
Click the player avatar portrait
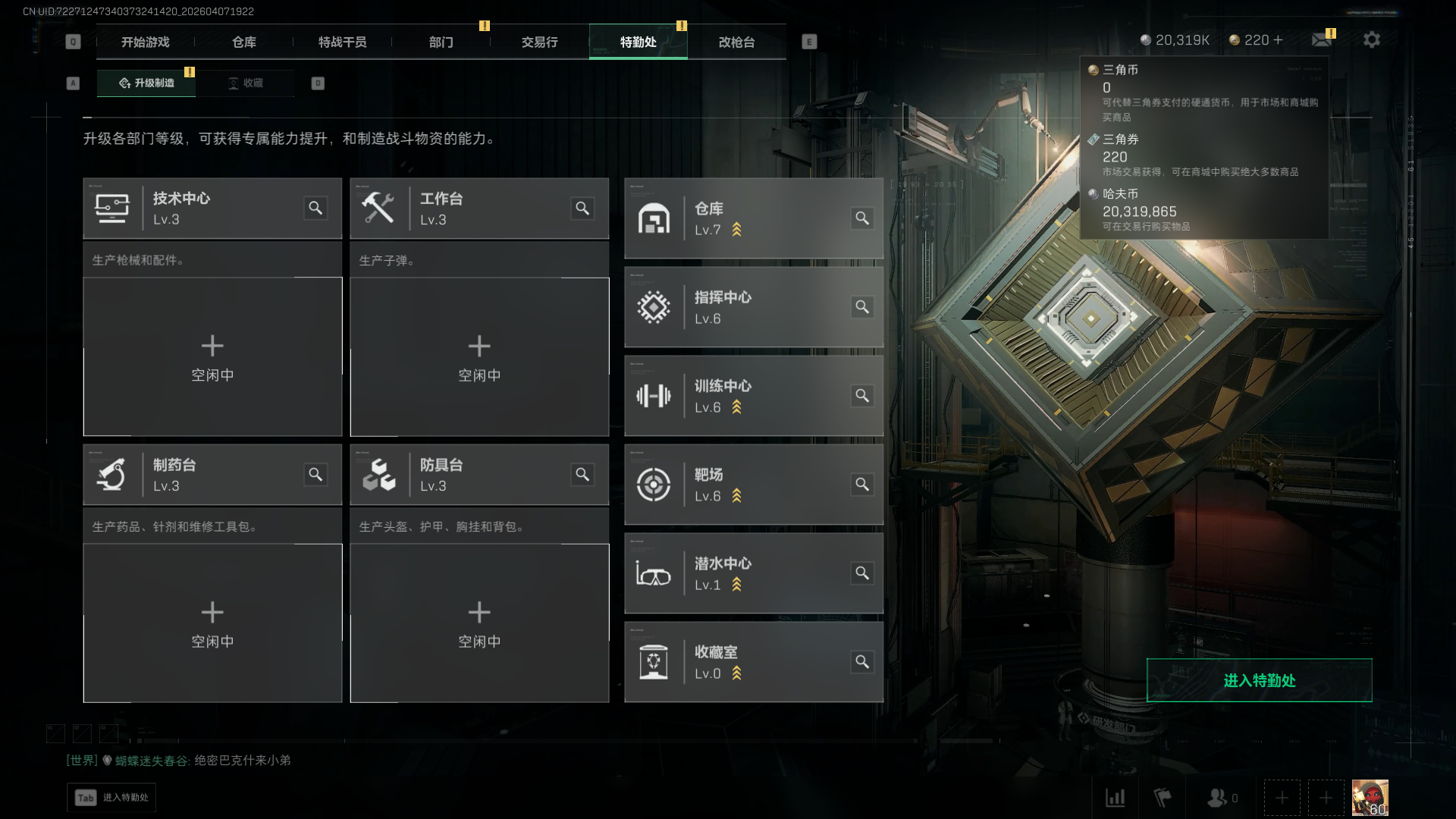[x=1370, y=797]
